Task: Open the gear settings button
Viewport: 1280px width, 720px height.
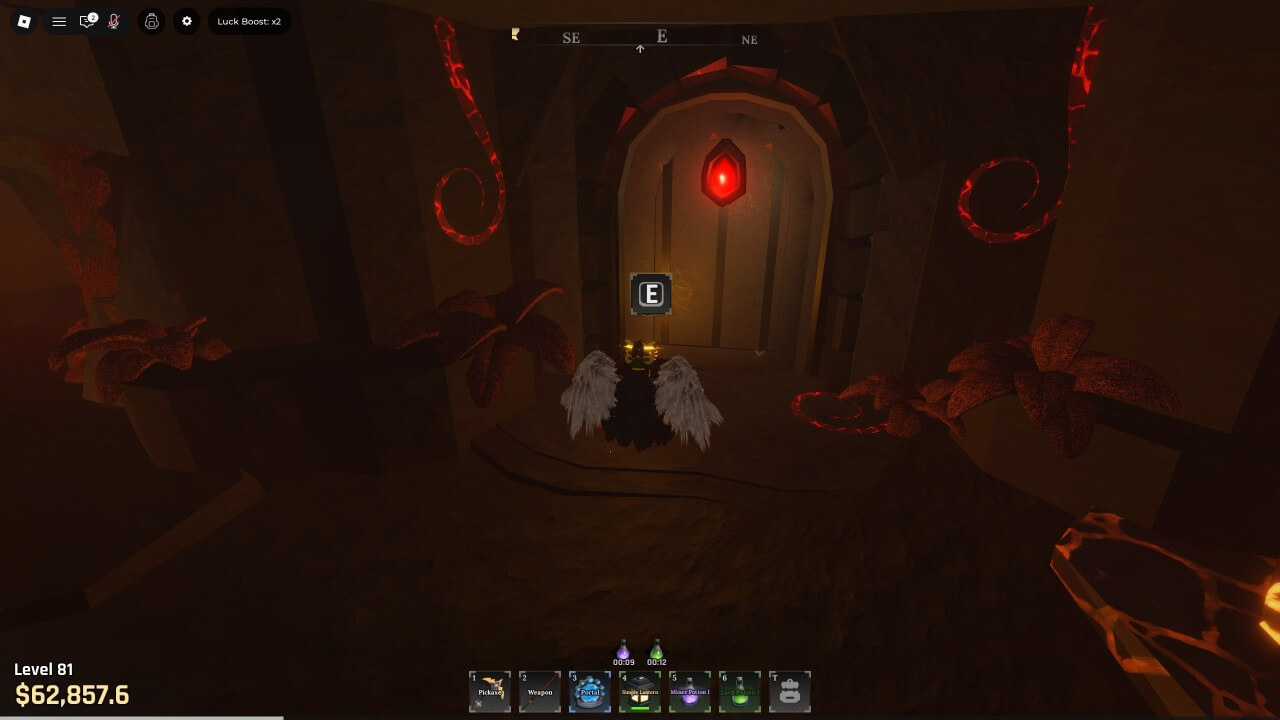Action: [x=187, y=21]
